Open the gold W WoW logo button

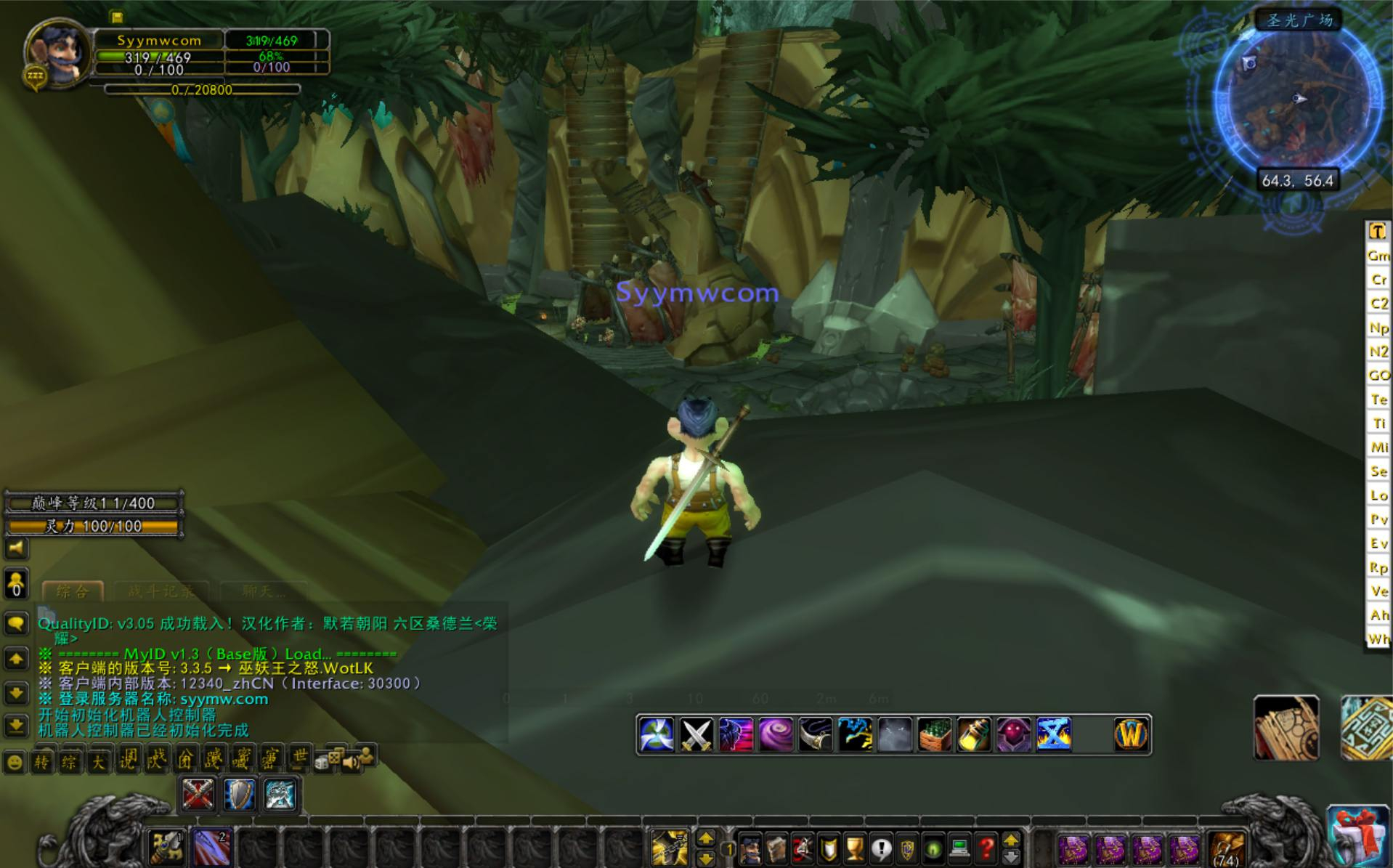(1131, 735)
